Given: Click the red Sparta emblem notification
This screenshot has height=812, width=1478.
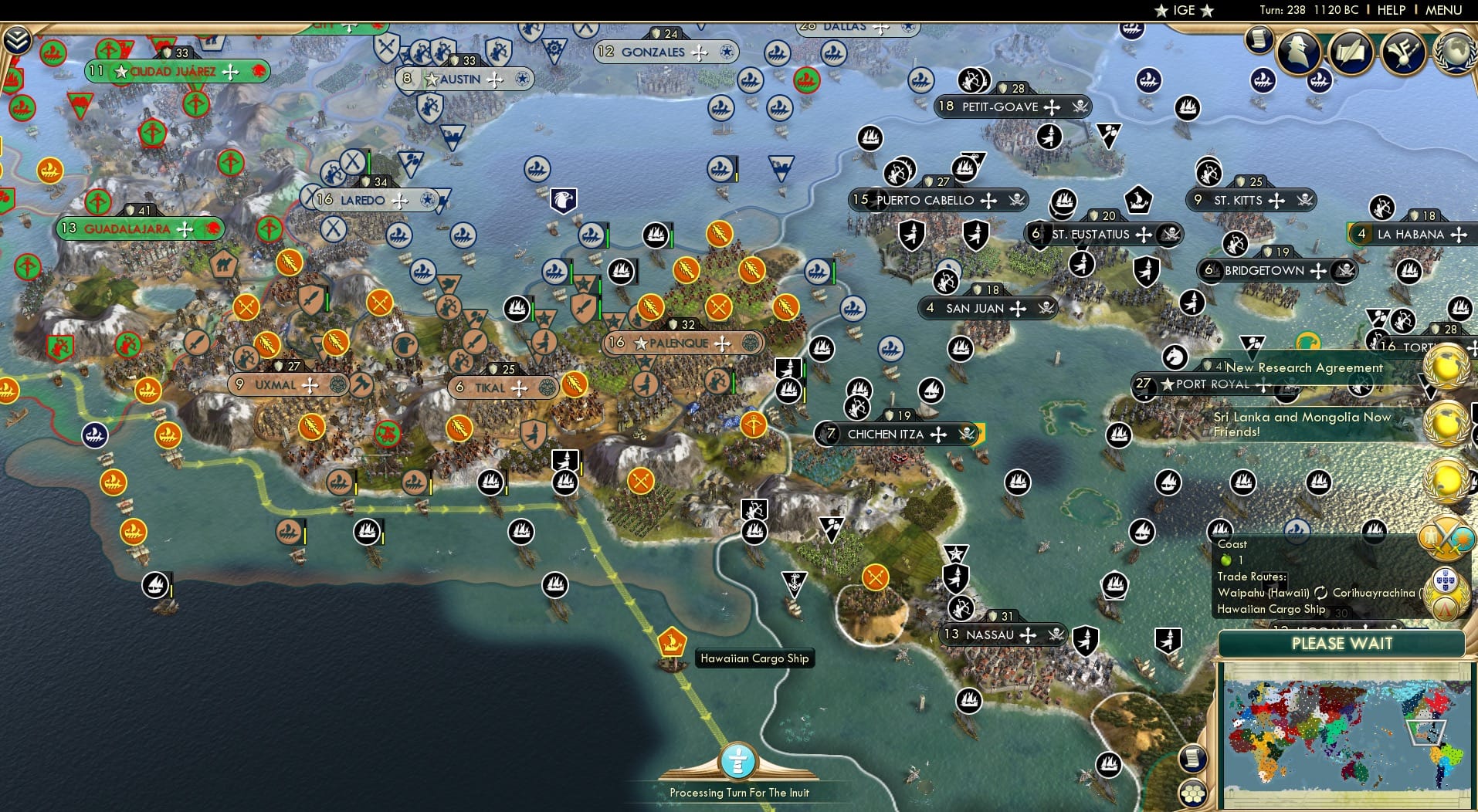Looking at the screenshot, I should pos(1446,609).
